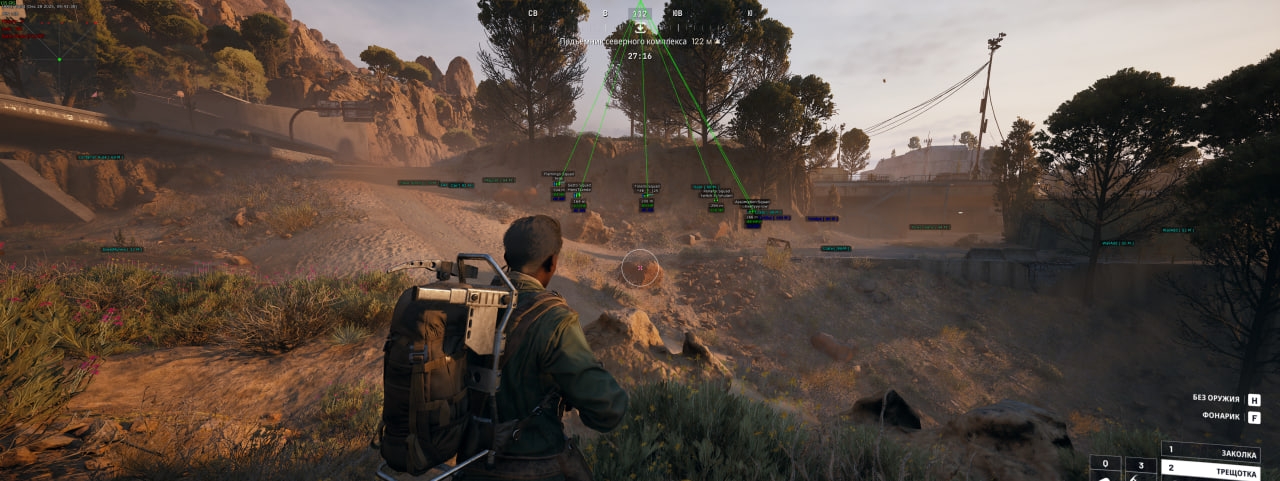Click the compass strip heading box

[640, 14]
